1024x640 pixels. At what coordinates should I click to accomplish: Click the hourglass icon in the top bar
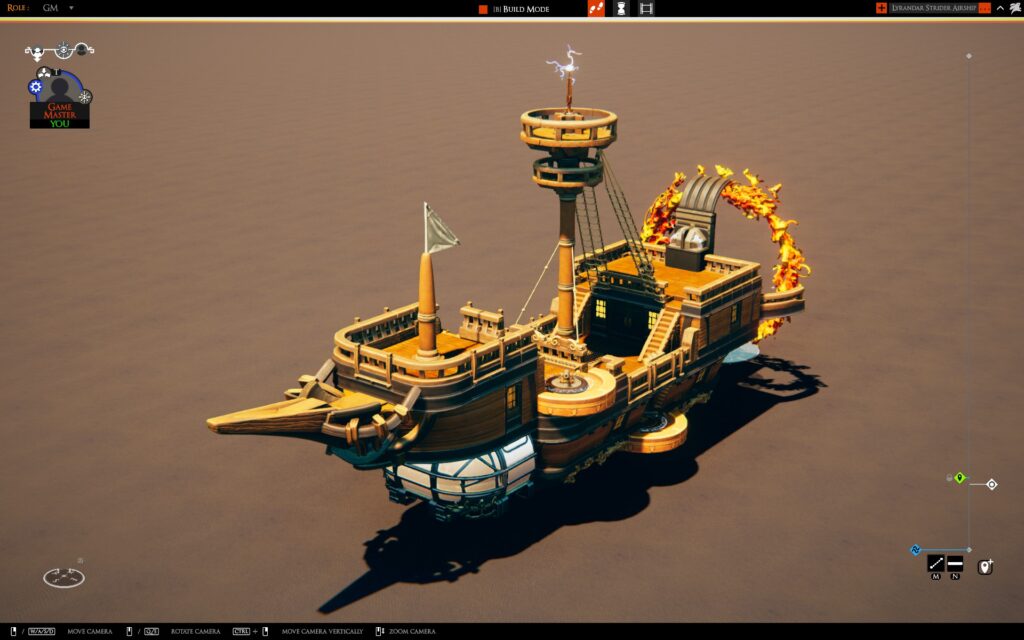pyautogui.click(x=621, y=8)
